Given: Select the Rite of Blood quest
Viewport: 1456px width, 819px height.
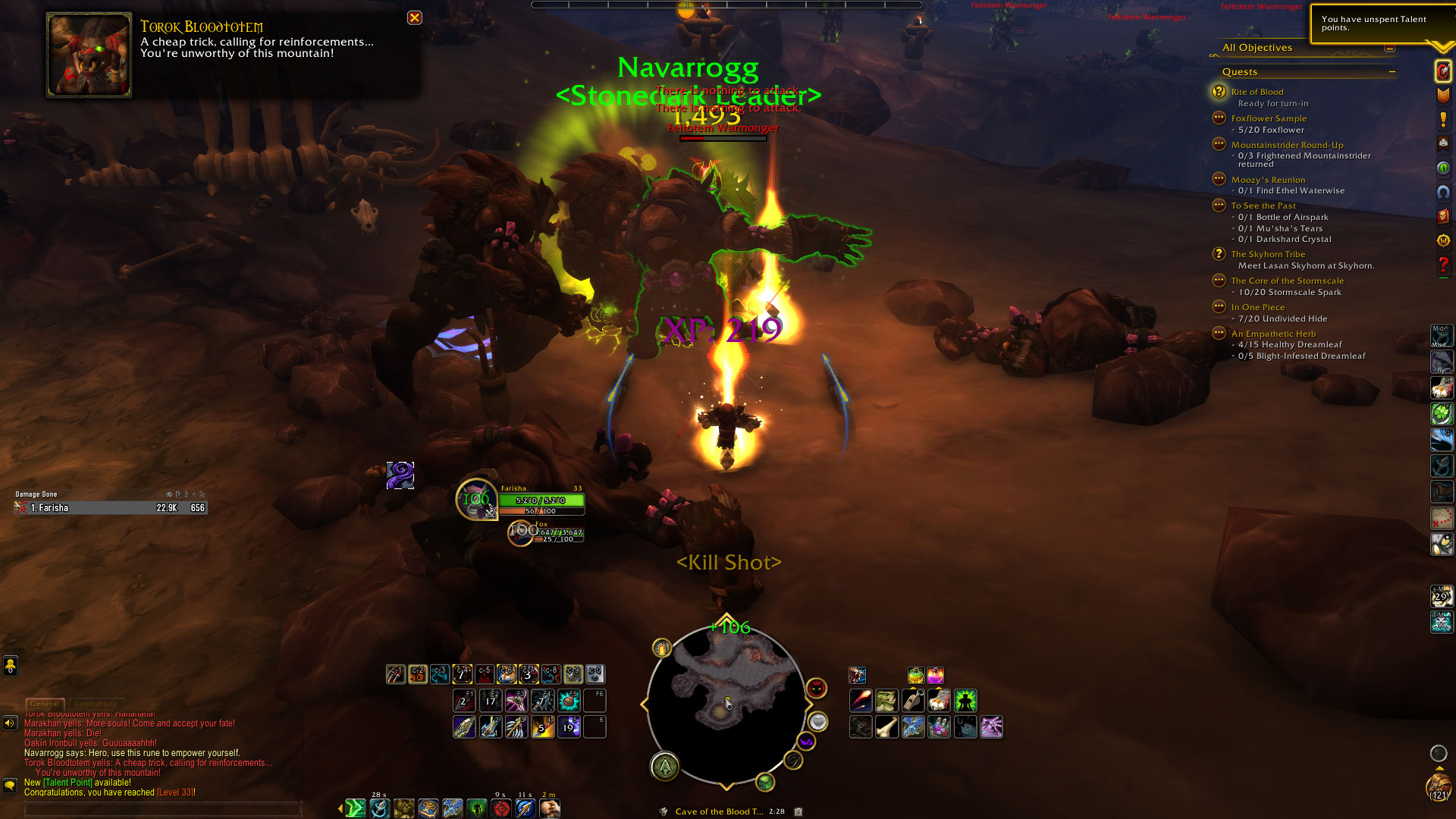Looking at the screenshot, I should click(x=1257, y=92).
